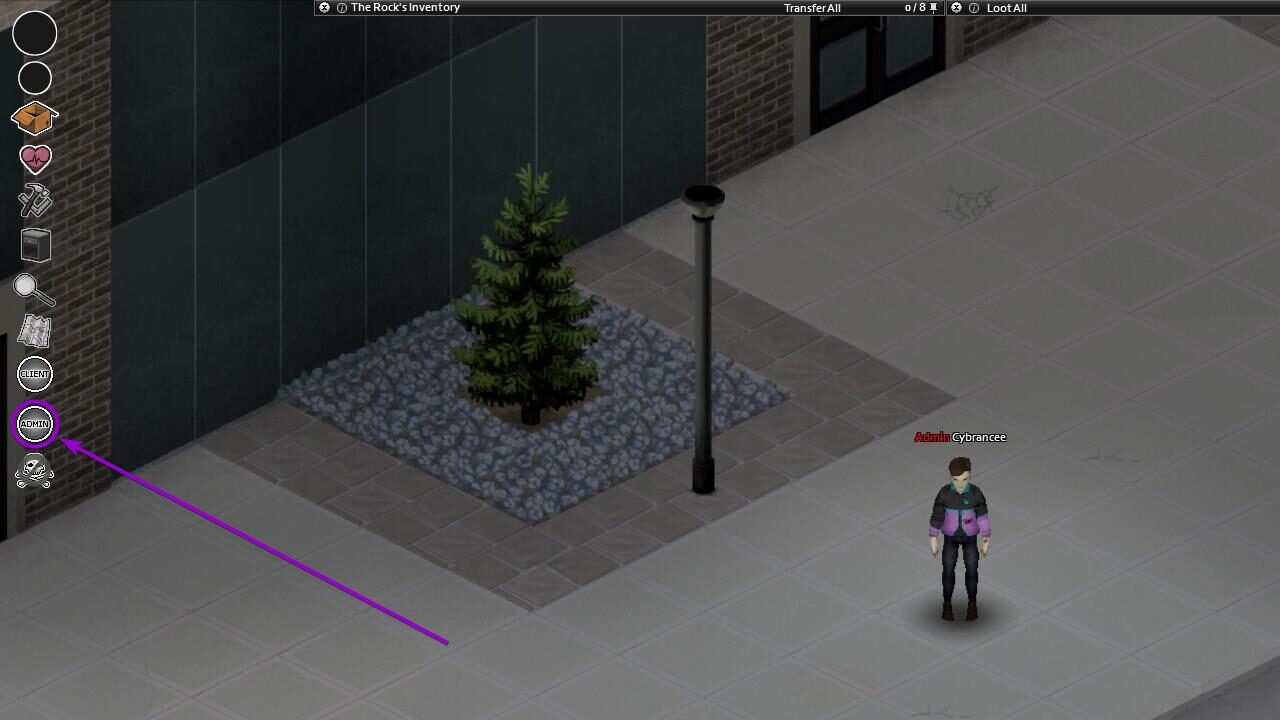Open the CLIENT menu
Image resolution: width=1280 pixels, height=720 pixels.
click(34, 374)
